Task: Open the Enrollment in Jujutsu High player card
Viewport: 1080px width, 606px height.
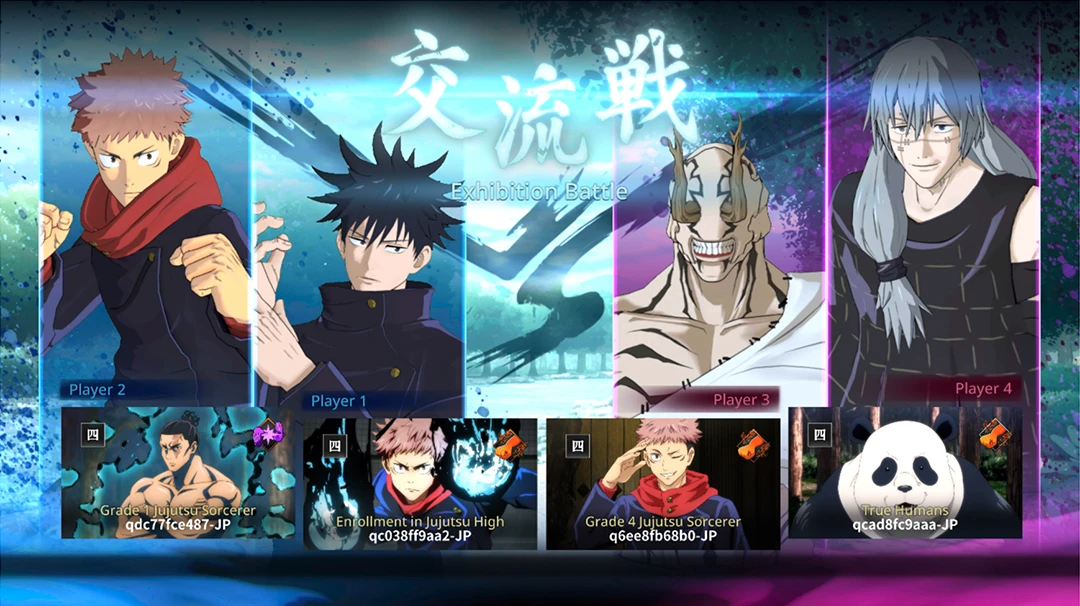Action: pos(420,483)
